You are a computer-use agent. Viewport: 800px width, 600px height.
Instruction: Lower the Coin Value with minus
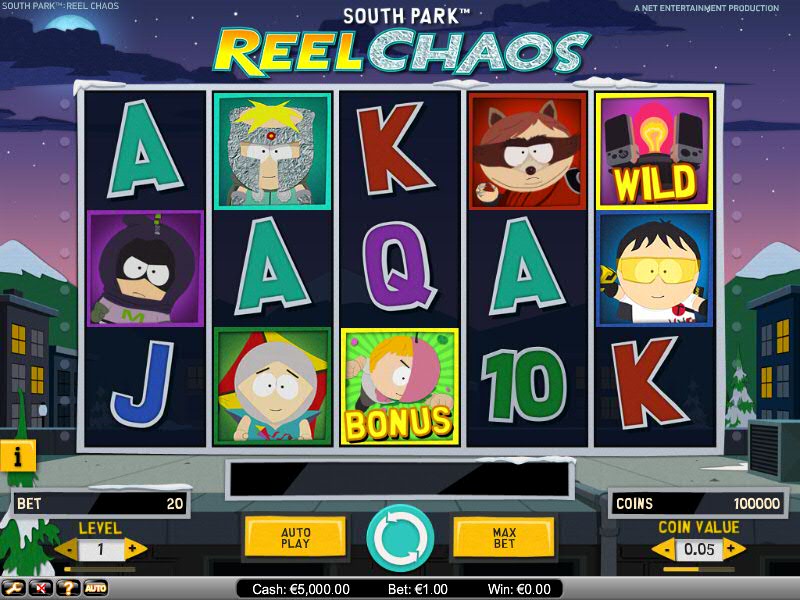662,548
